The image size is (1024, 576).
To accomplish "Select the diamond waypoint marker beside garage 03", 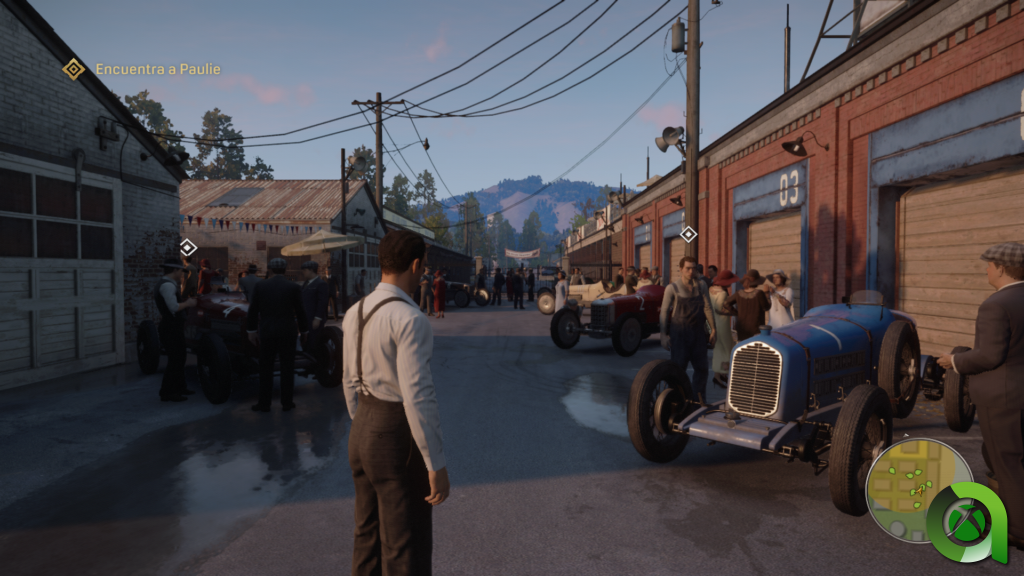I will tap(688, 234).
